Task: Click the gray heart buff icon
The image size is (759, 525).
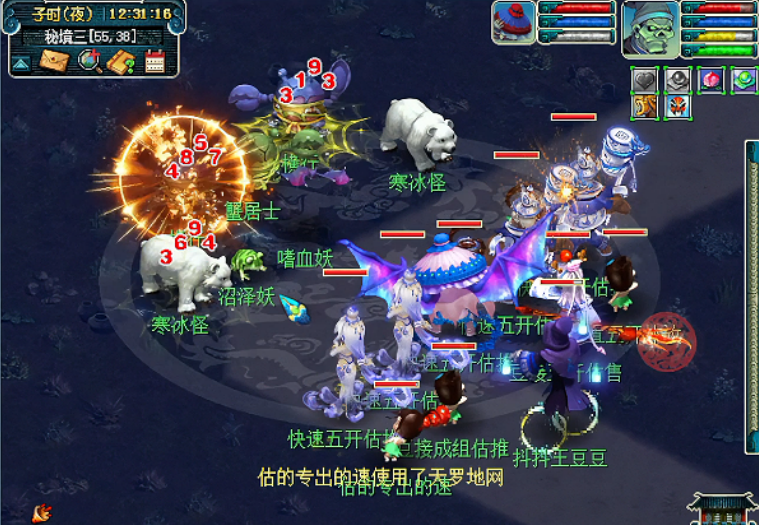Action: 645,80
